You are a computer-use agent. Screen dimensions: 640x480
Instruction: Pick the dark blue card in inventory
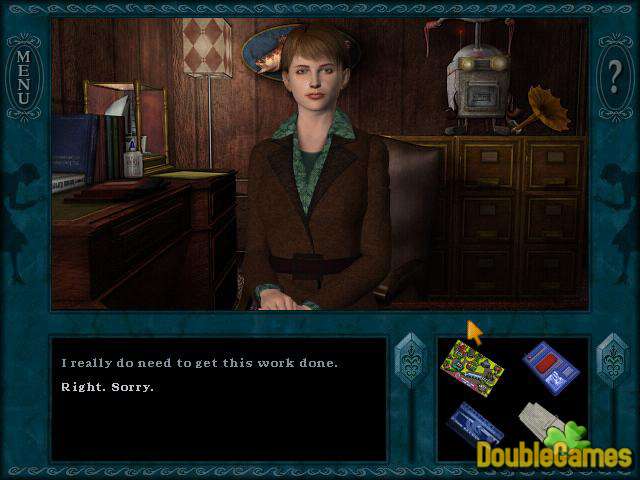tap(474, 425)
